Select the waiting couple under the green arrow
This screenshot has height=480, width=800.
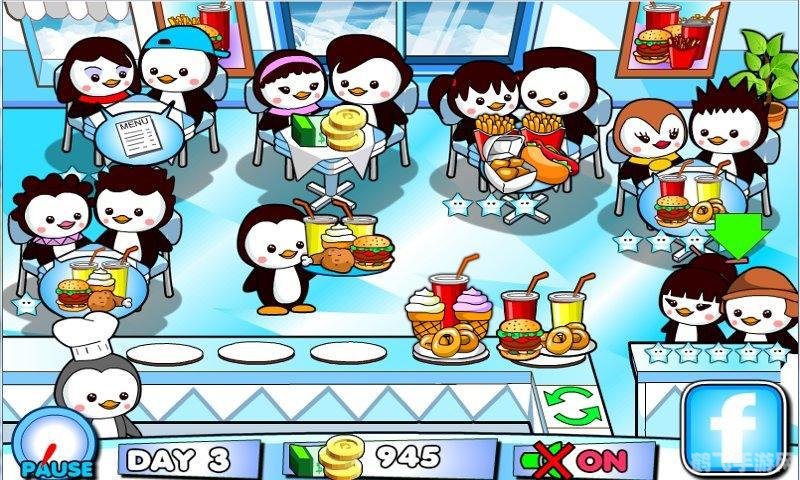[x=726, y=300]
